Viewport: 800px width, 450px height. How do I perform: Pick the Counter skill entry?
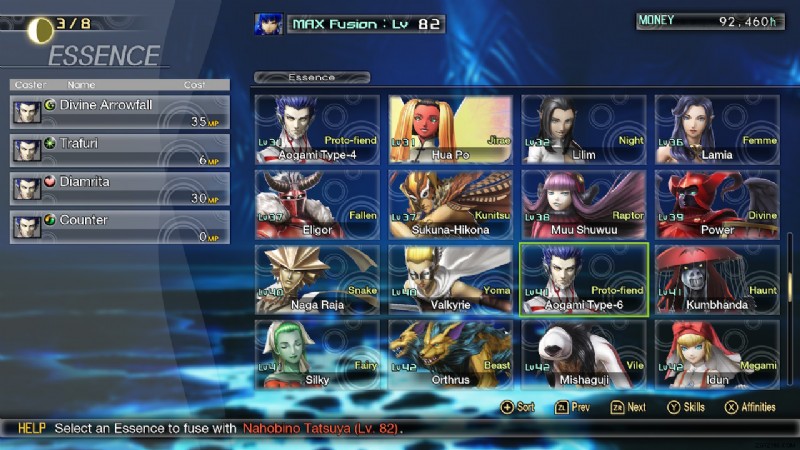(x=120, y=227)
